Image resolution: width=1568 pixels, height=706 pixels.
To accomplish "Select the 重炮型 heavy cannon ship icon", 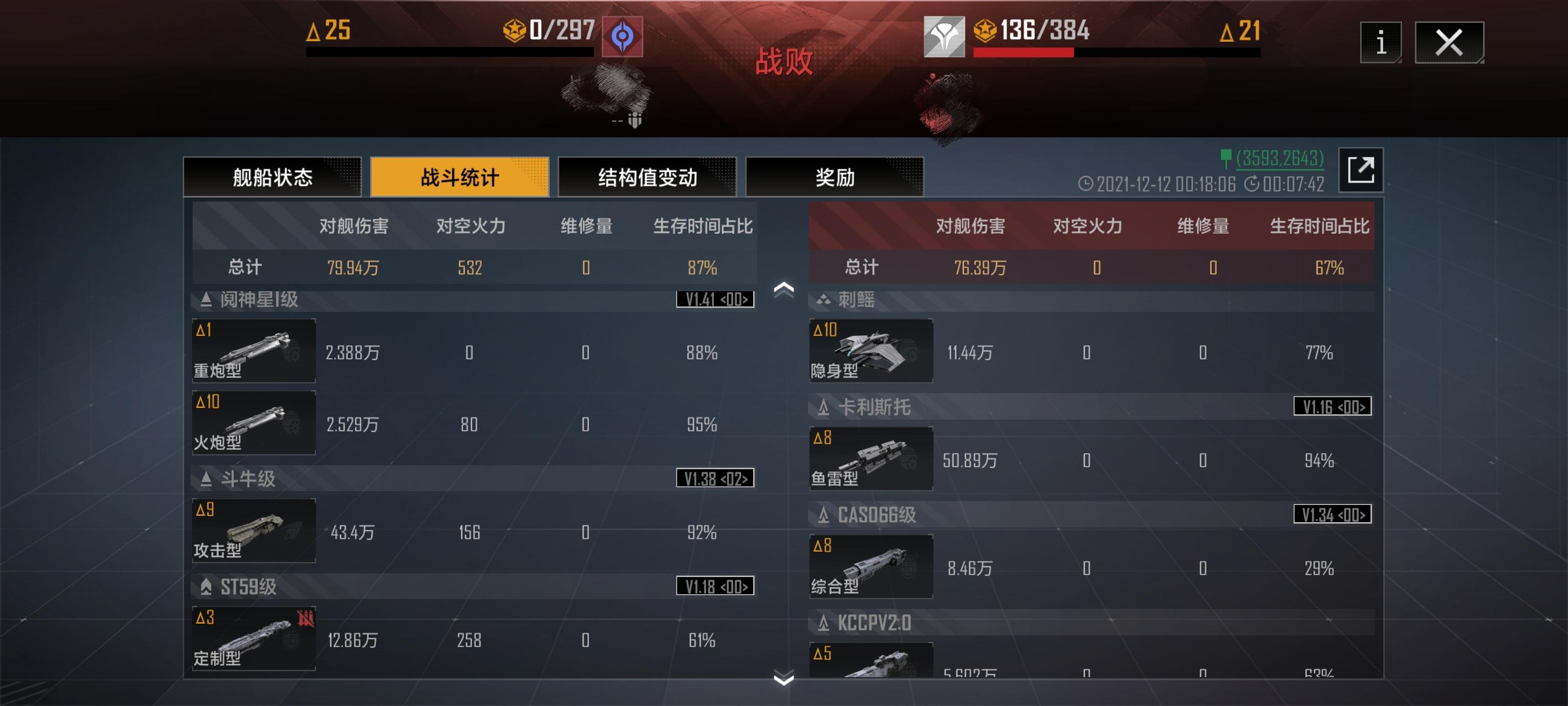I will (253, 351).
